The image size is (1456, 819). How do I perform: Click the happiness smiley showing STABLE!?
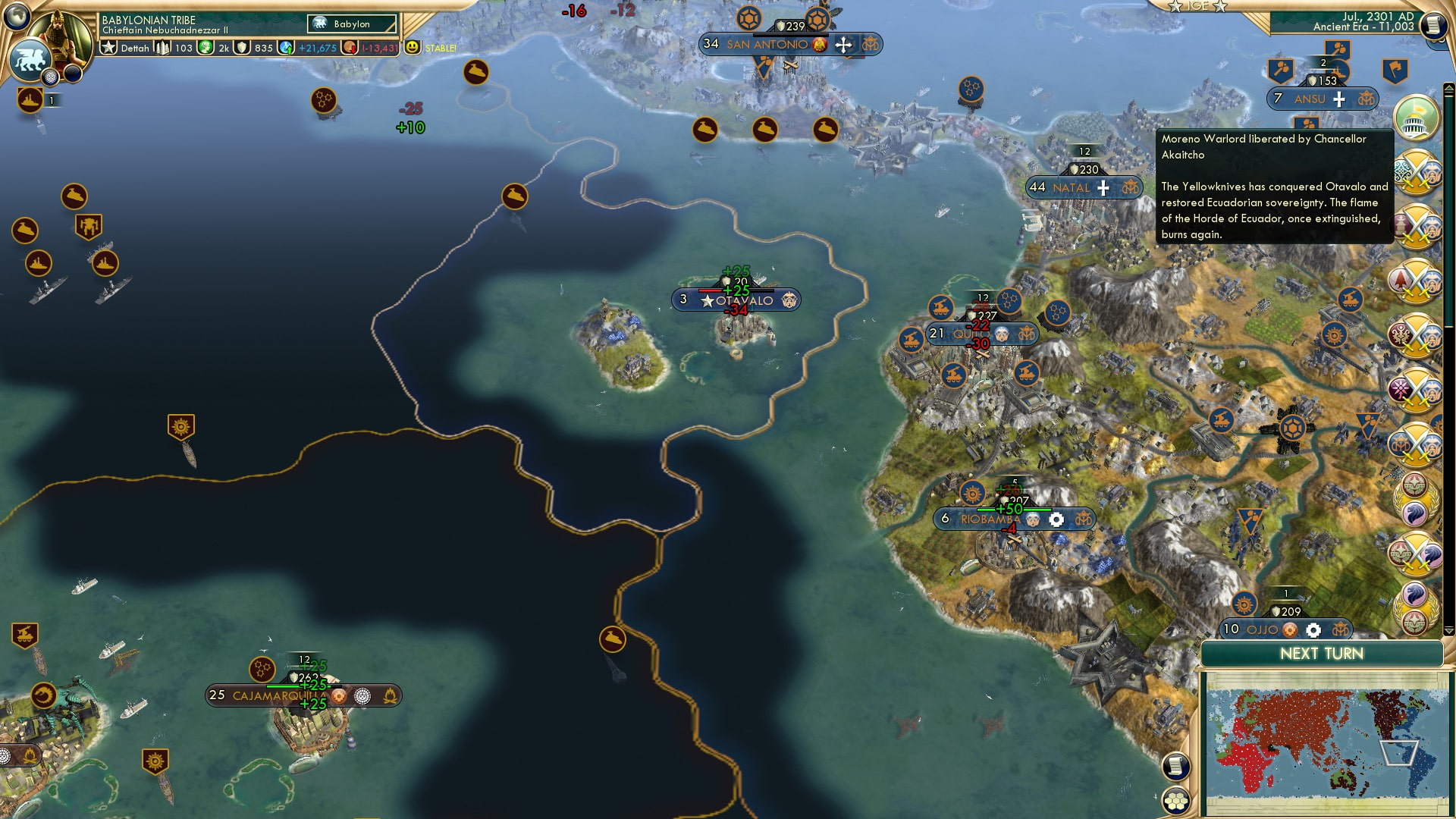(411, 46)
